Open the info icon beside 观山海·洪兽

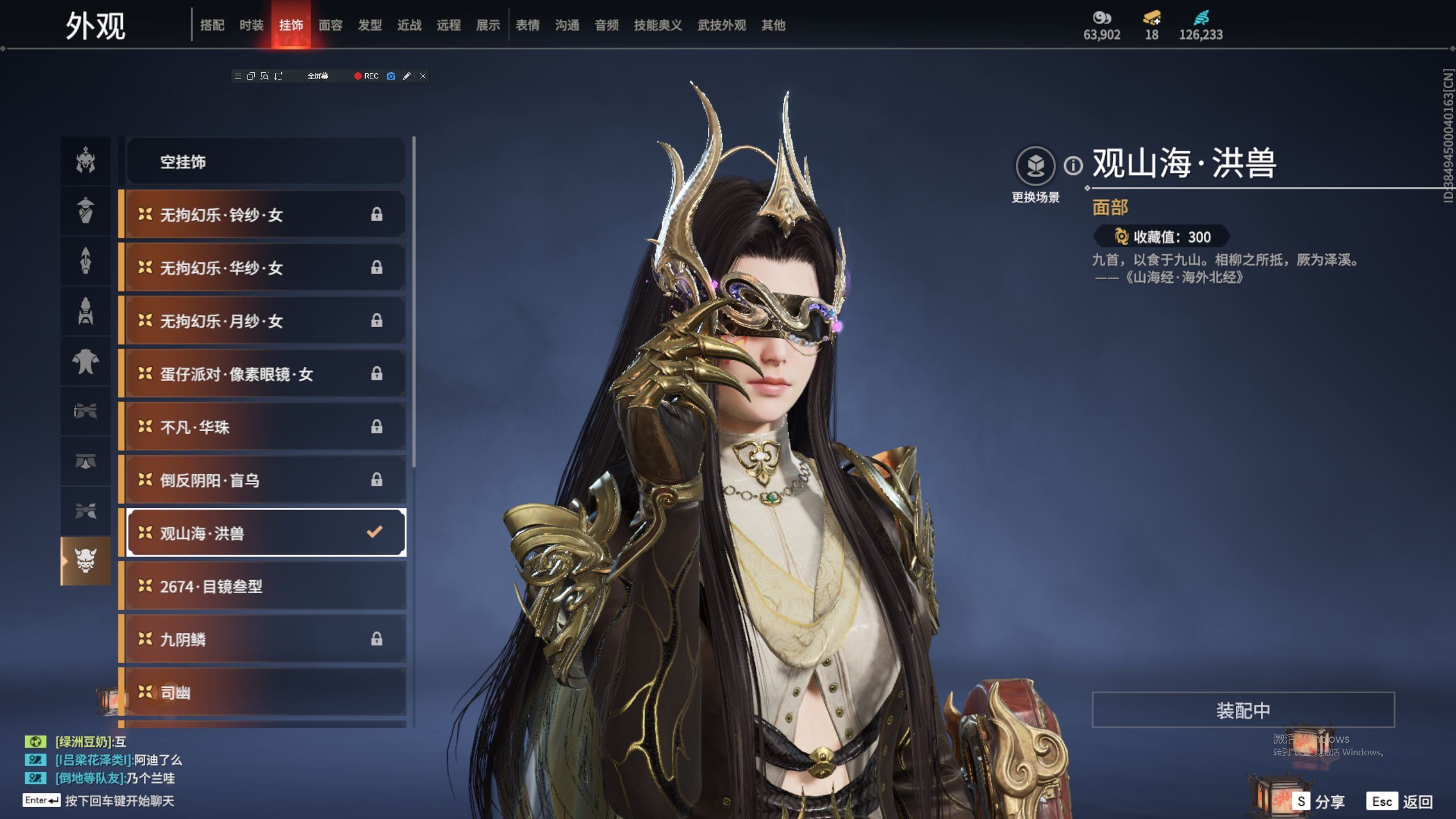pyautogui.click(x=1073, y=166)
